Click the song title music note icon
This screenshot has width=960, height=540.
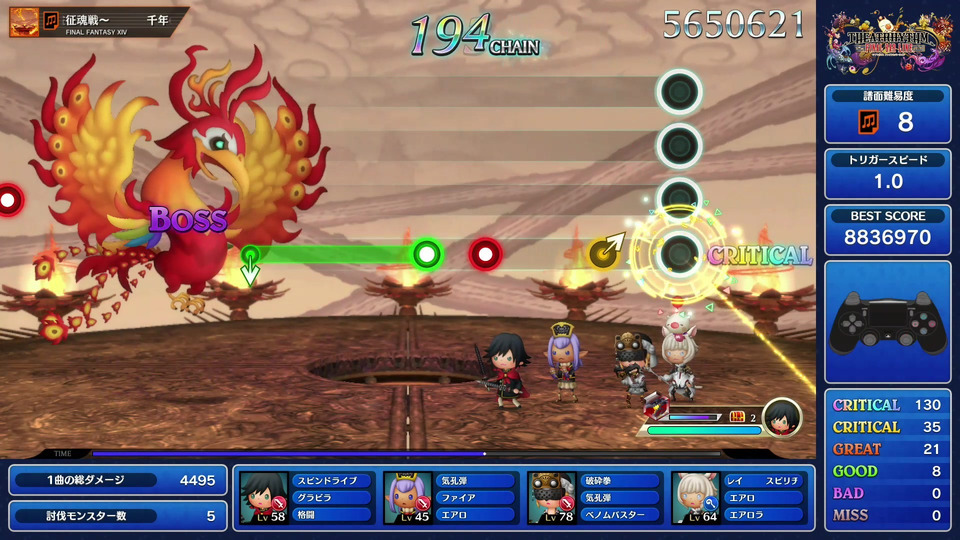pyautogui.click(x=51, y=21)
